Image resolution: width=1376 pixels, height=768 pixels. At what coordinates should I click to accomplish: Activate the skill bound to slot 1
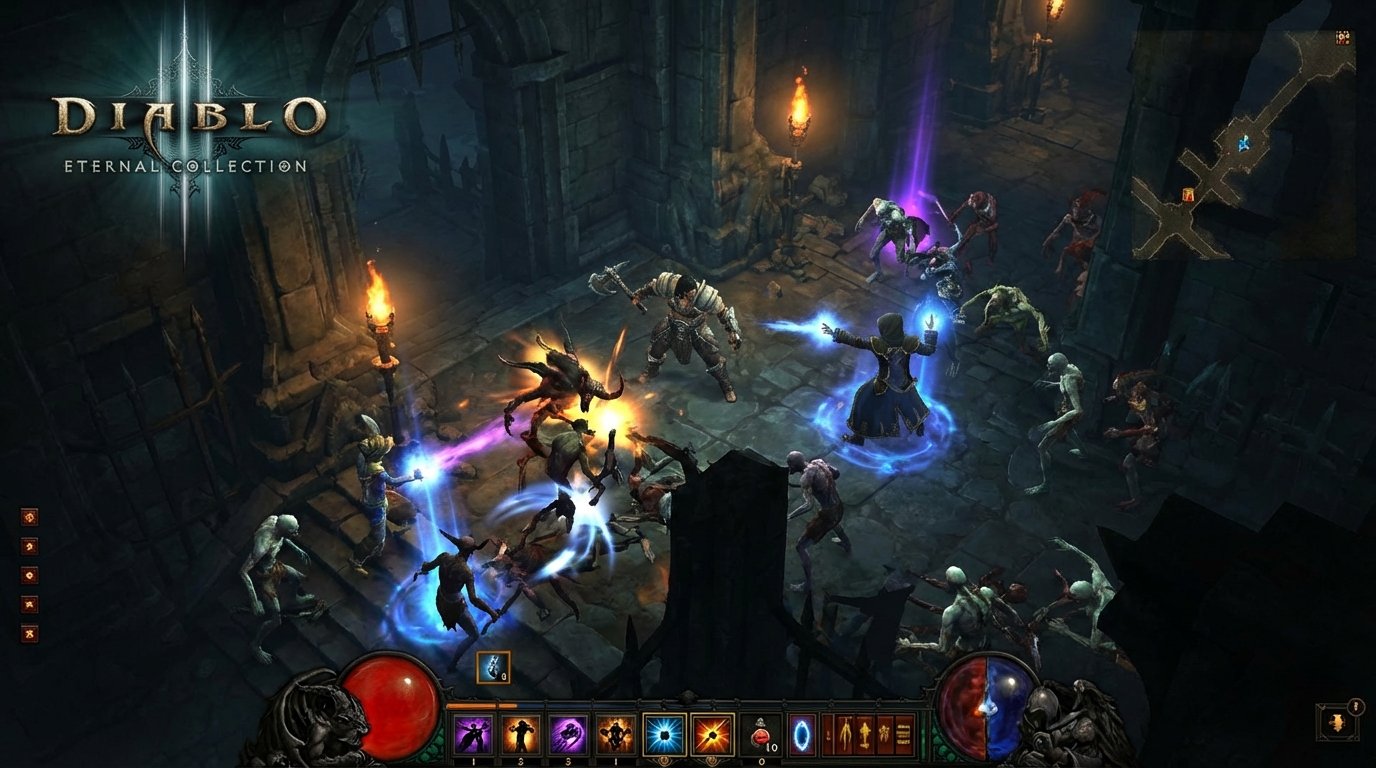coord(473,733)
